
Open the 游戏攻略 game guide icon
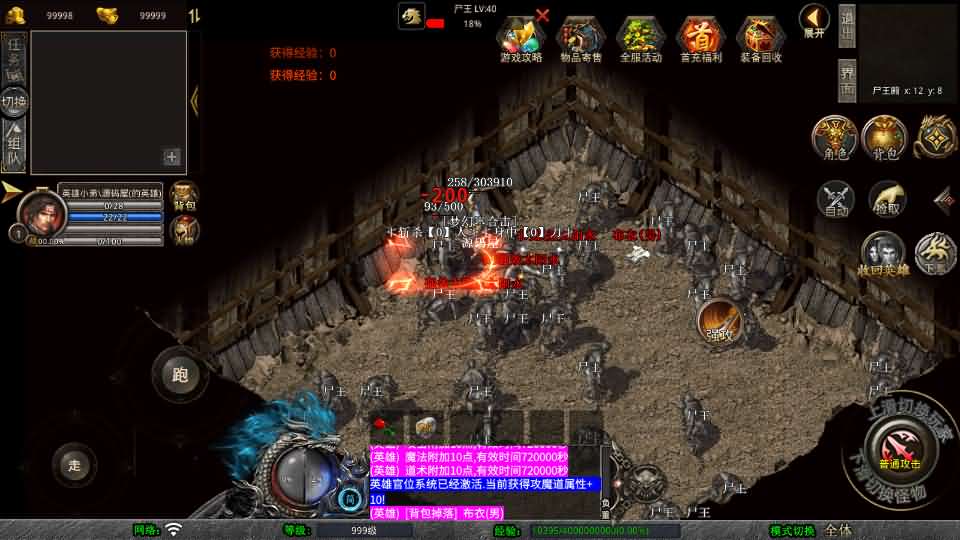point(520,38)
